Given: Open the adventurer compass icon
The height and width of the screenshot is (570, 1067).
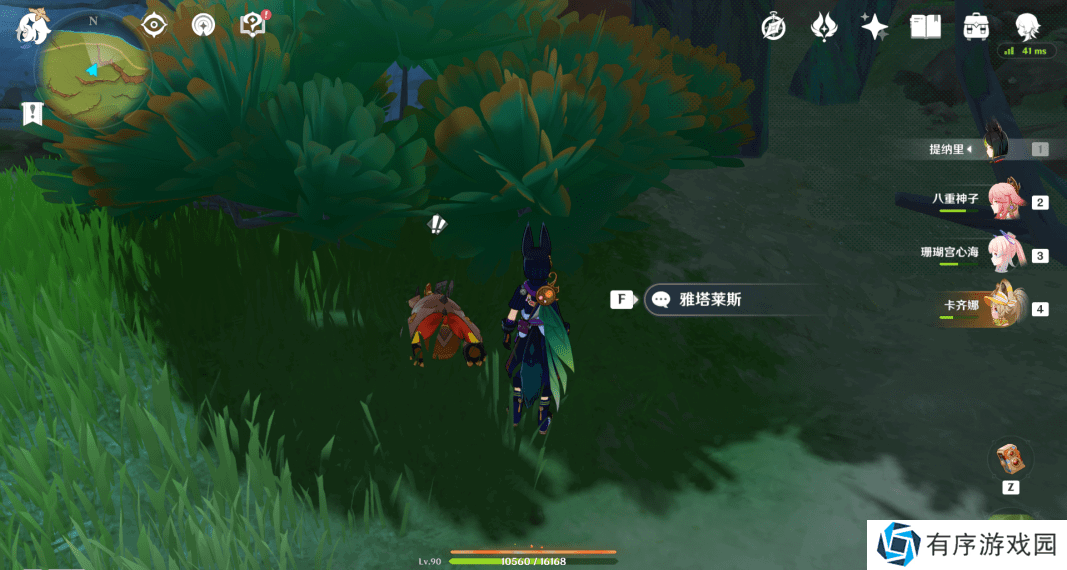Looking at the screenshot, I should click(773, 27).
